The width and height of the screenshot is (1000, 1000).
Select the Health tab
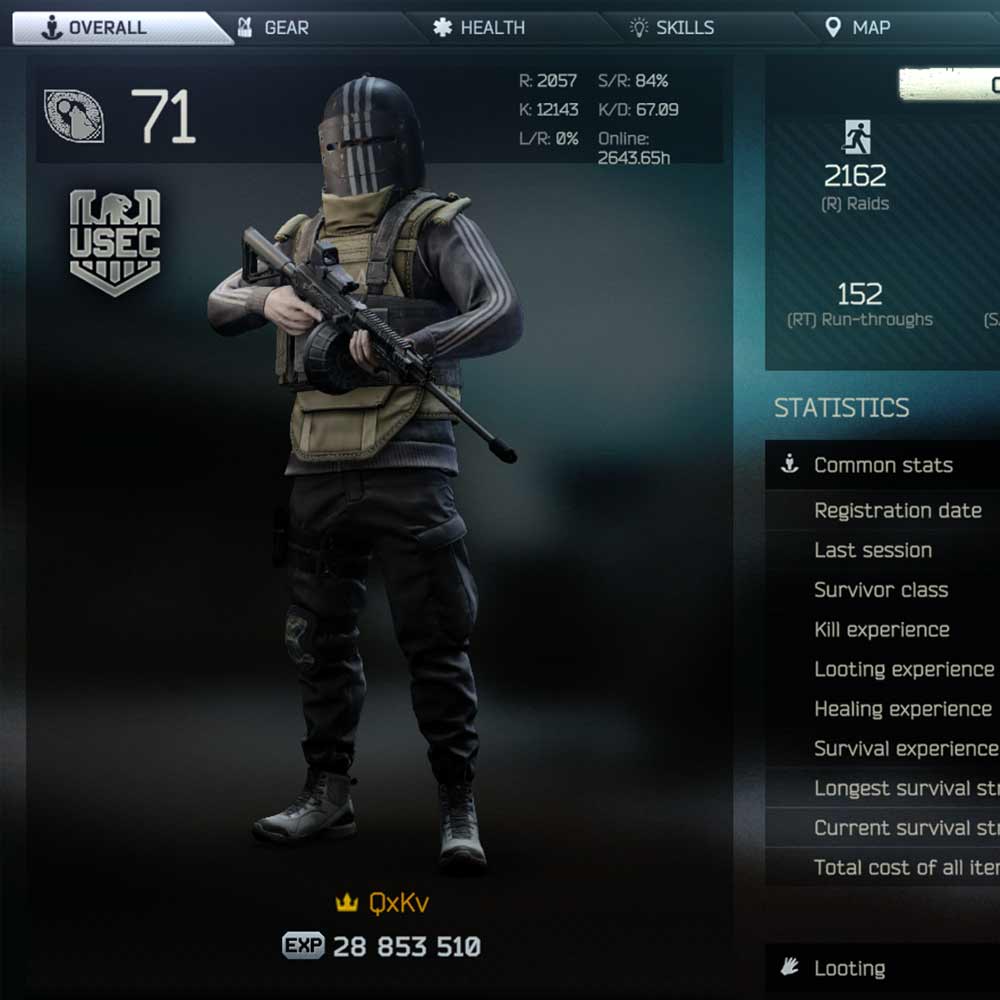[491, 28]
